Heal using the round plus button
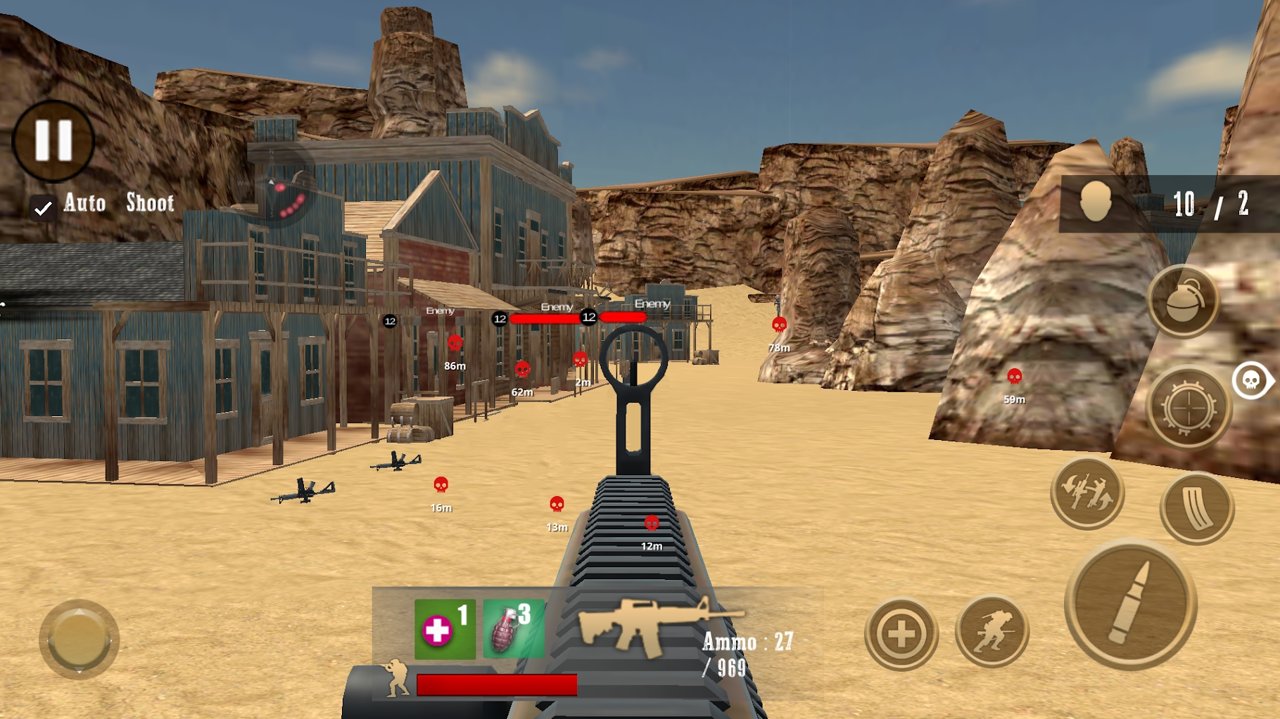Image resolution: width=1280 pixels, height=719 pixels. coord(901,633)
